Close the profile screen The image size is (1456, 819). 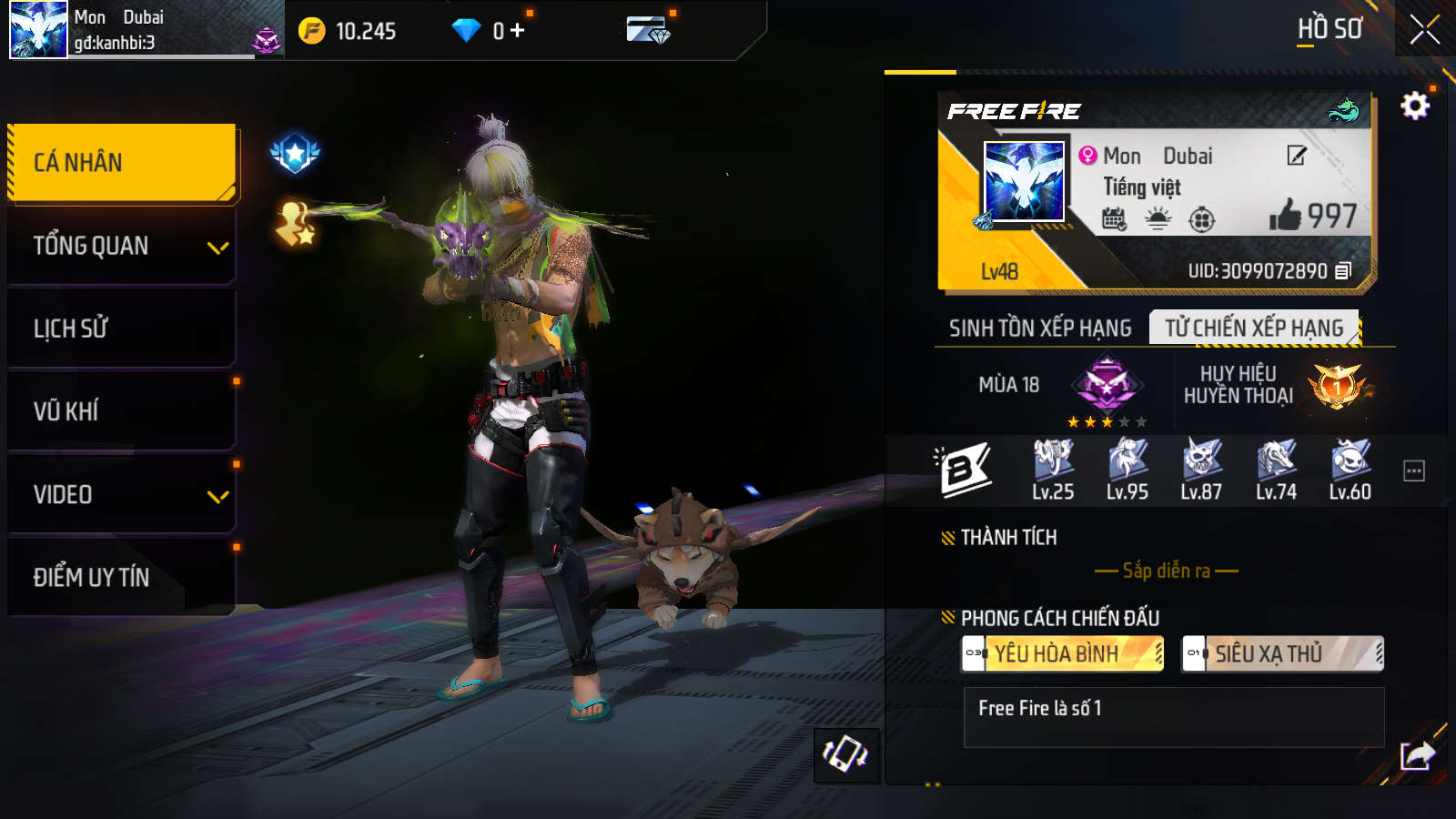tap(1424, 30)
